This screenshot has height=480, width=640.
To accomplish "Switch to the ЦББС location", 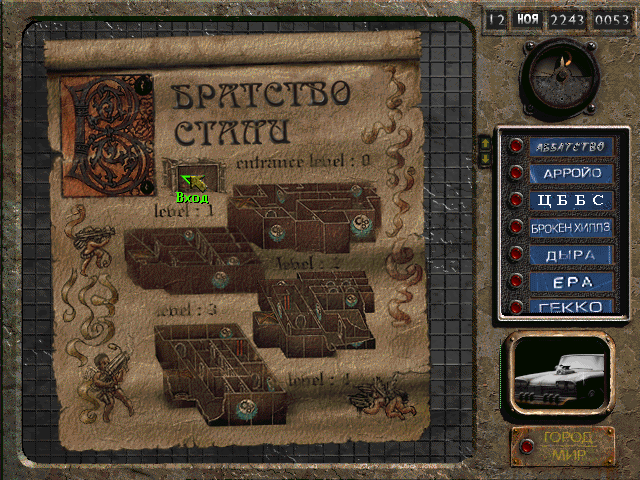I will pos(568,200).
